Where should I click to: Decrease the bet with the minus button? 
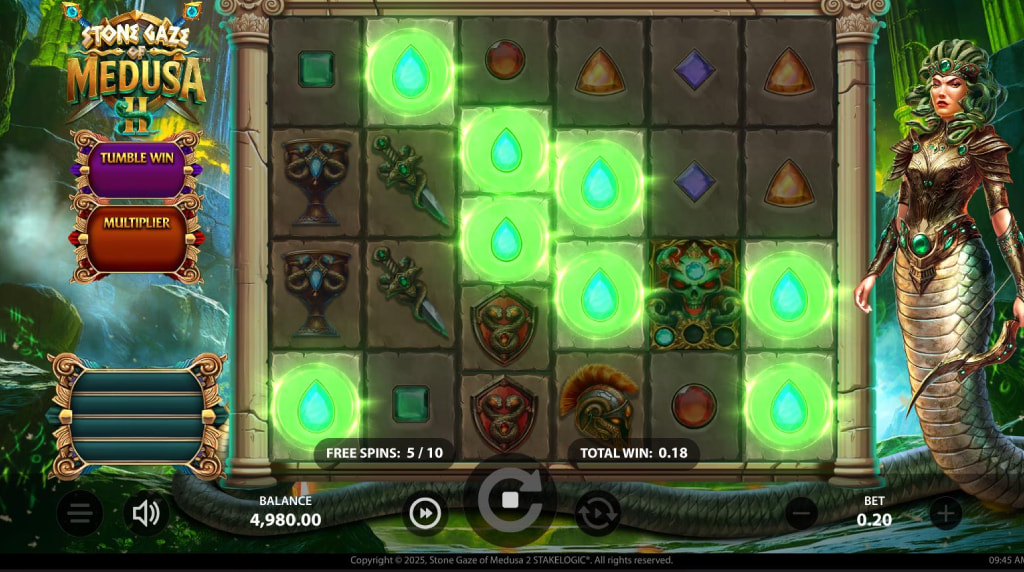click(x=801, y=514)
